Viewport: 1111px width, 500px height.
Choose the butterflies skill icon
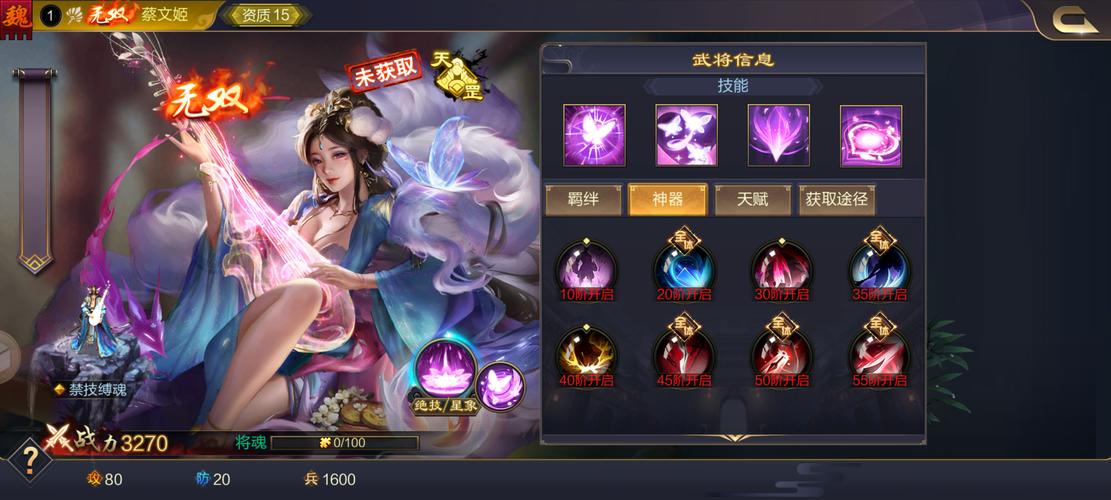point(686,135)
